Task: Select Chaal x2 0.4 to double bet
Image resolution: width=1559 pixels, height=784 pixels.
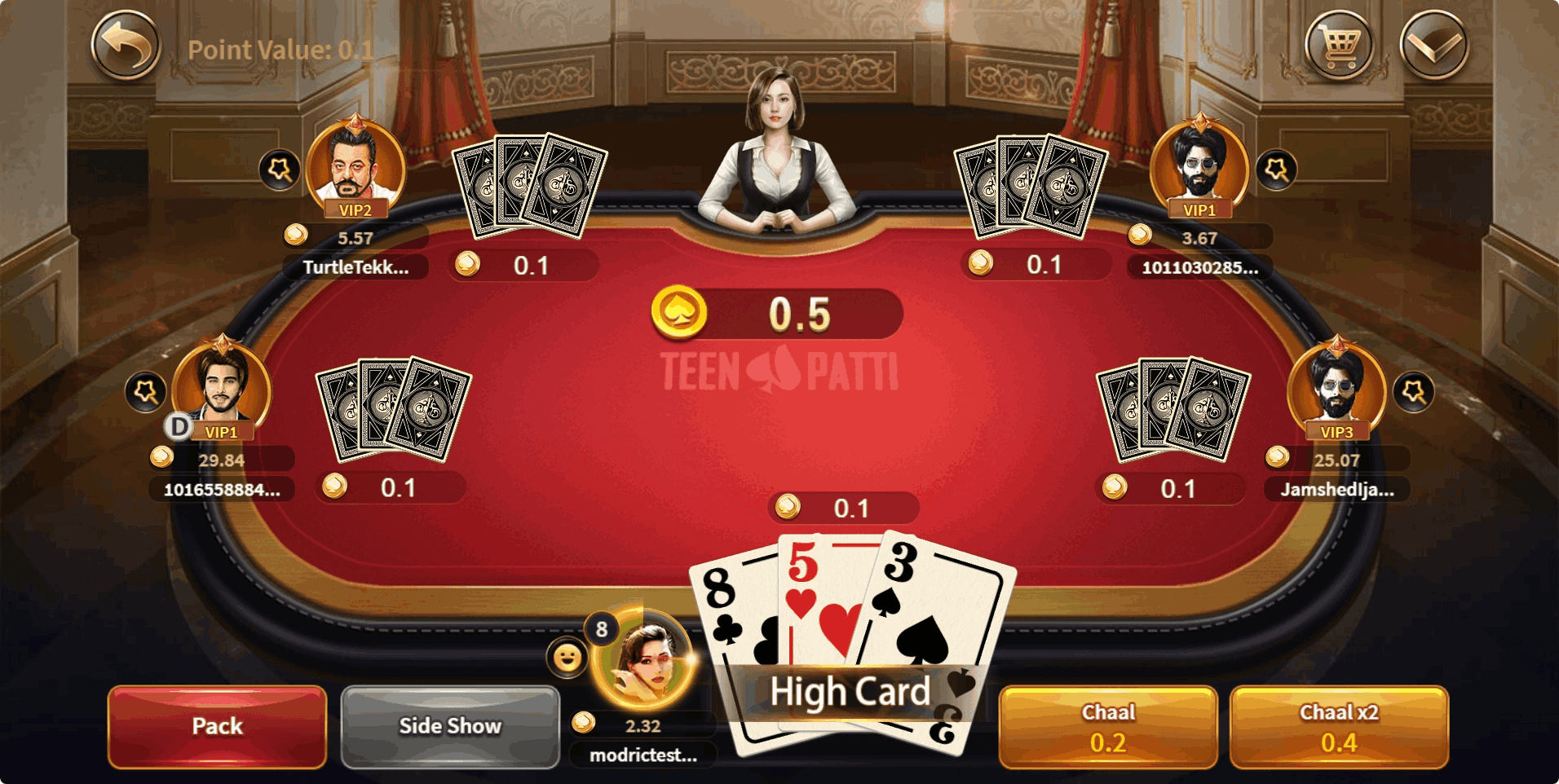Action: [1337, 727]
